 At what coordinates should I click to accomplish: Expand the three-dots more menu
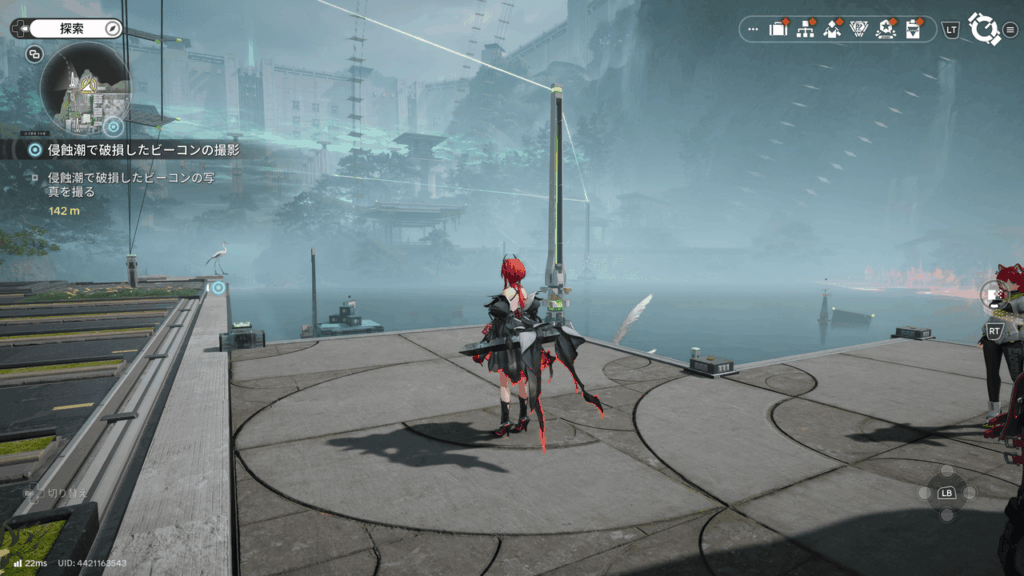click(753, 29)
